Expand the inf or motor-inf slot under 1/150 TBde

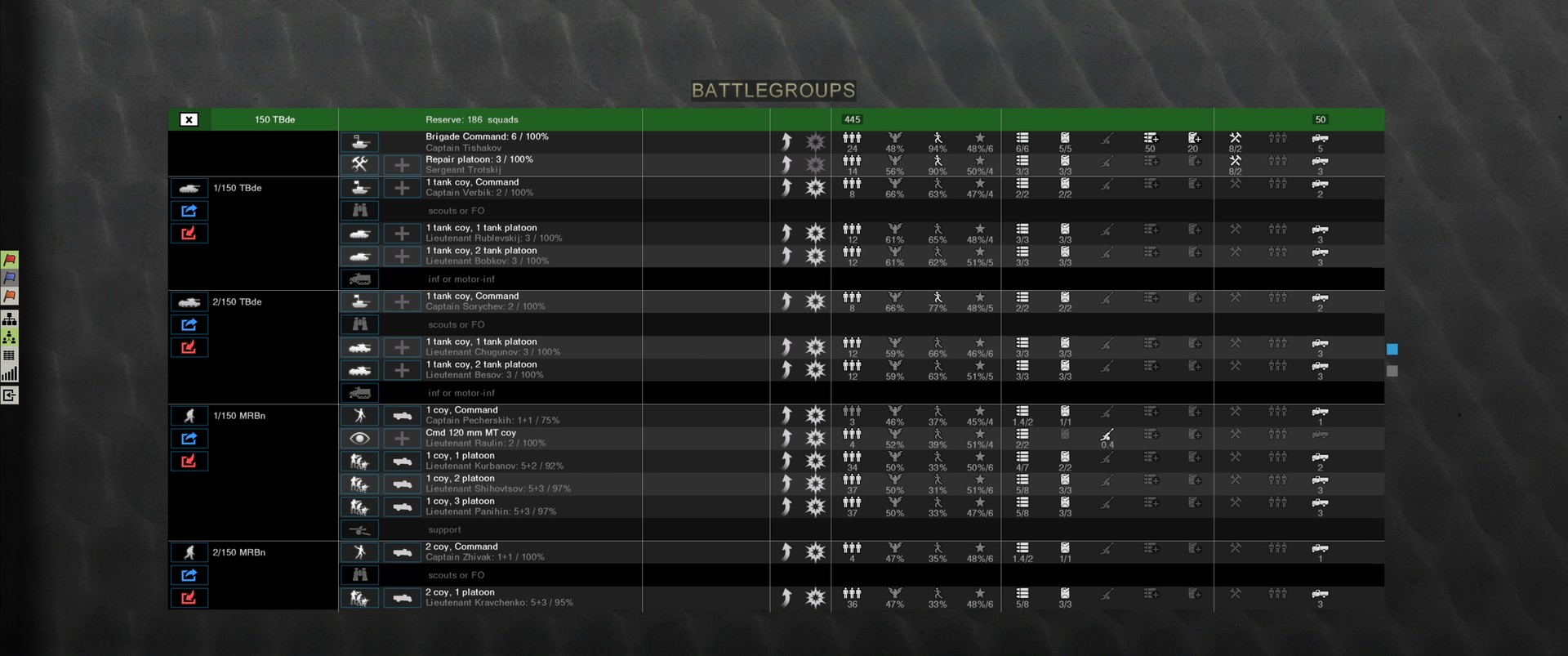click(x=360, y=279)
